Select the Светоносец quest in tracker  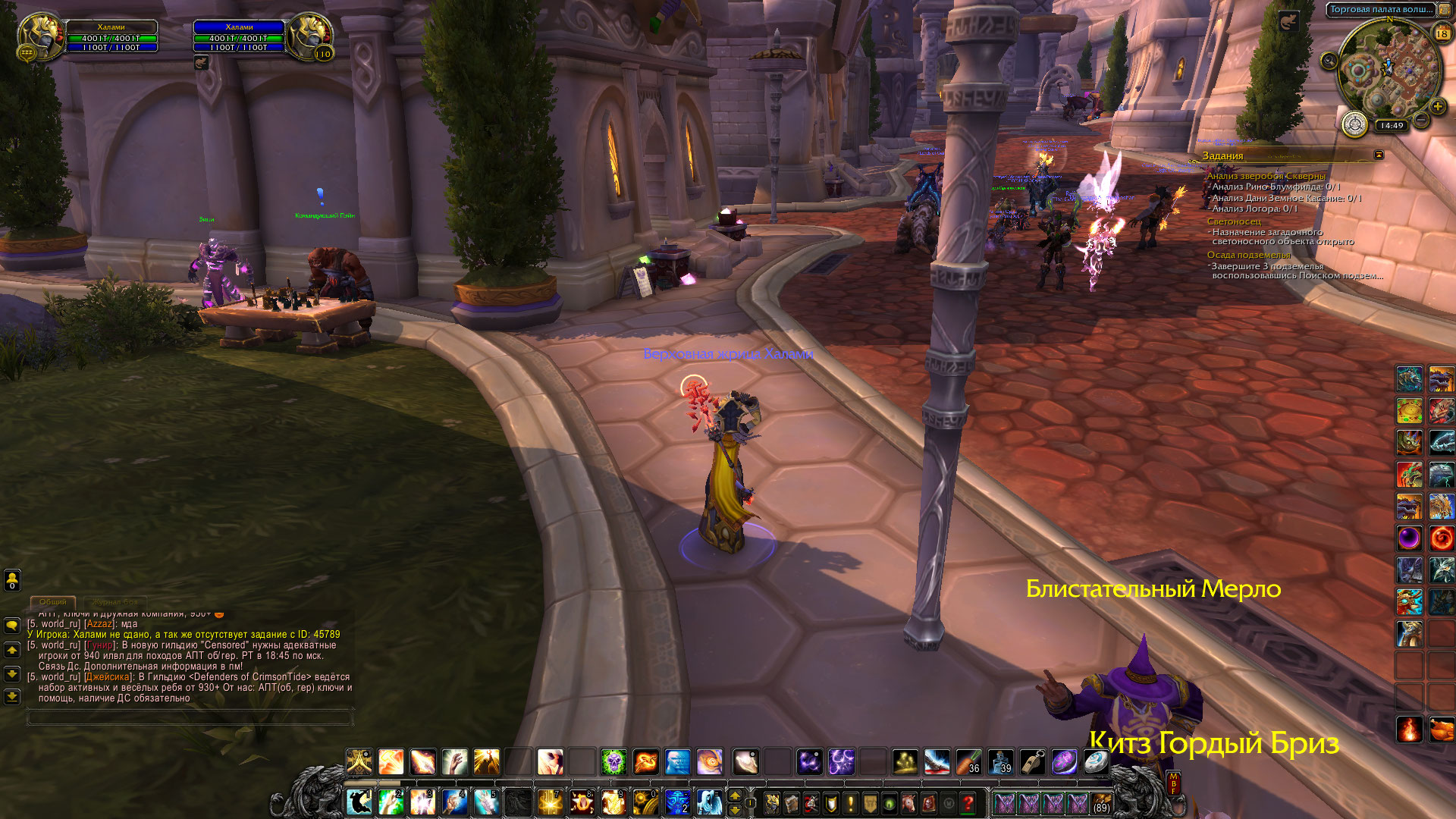coord(1234,221)
